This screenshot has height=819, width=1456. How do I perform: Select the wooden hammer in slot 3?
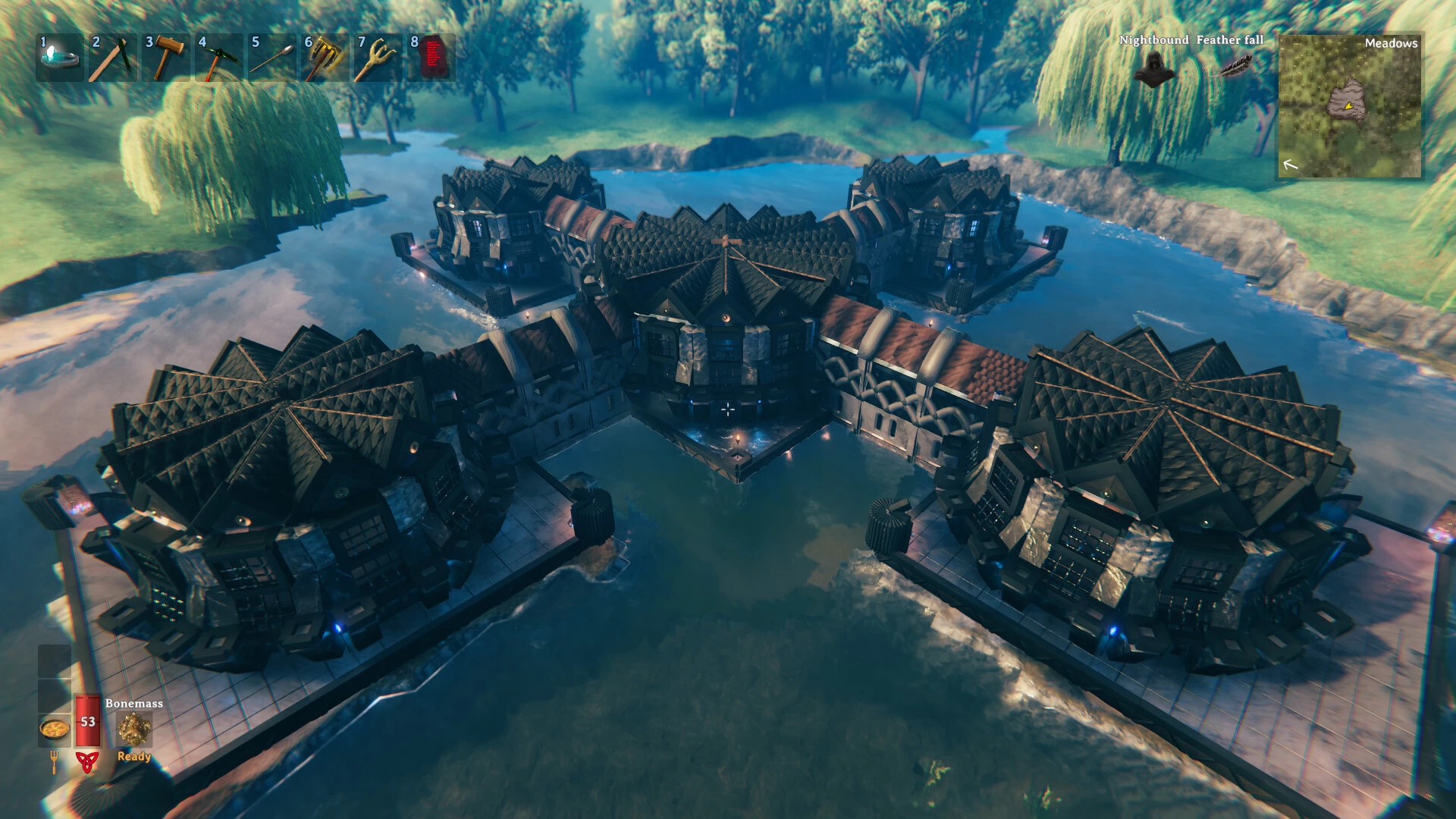click(x=166, y=58)
